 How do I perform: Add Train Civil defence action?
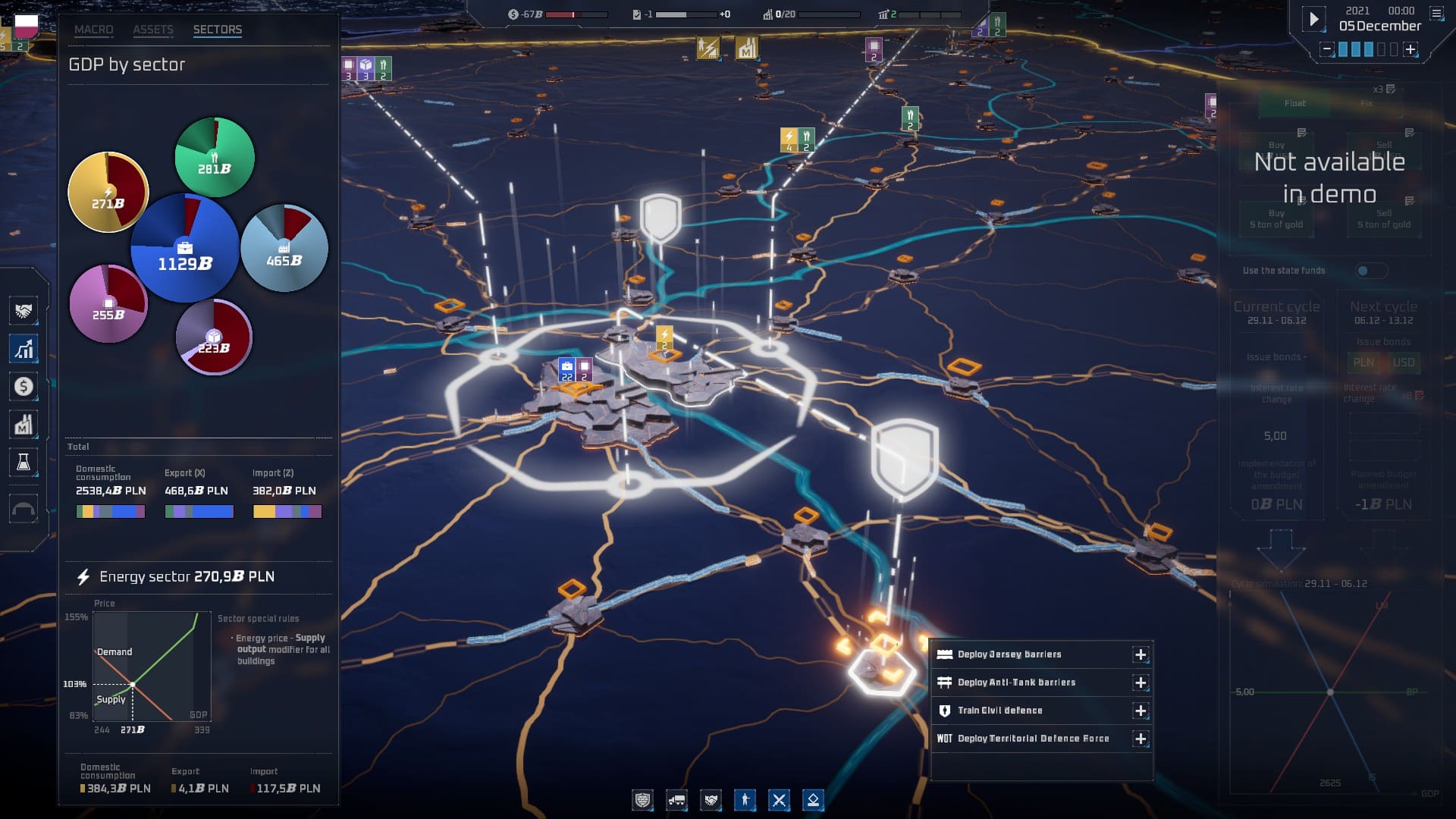(1141, 711)
